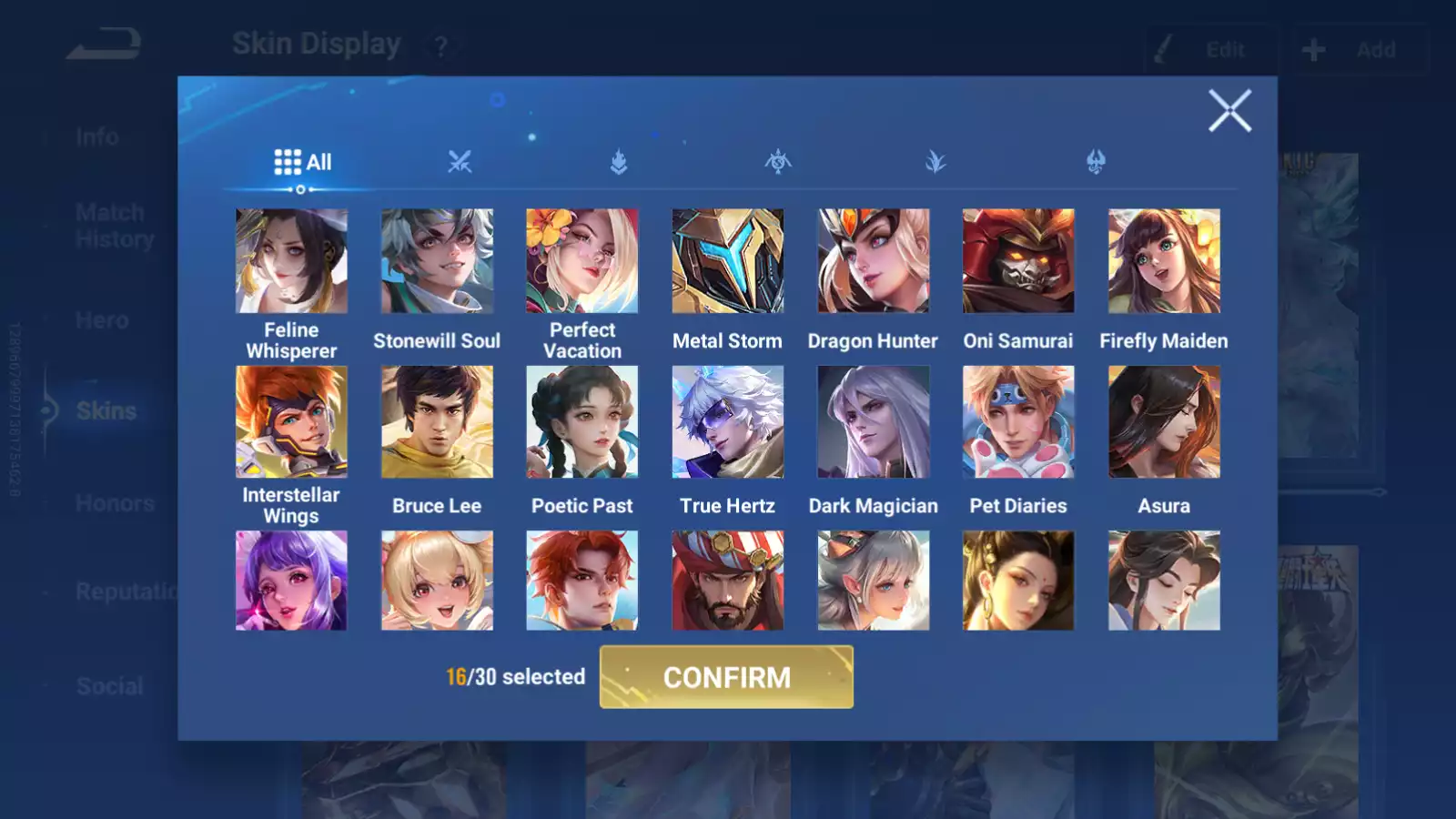Pick the Firefly Maiden skin
This screenshot has width=1456, height=819.
tap(1164, 261)
